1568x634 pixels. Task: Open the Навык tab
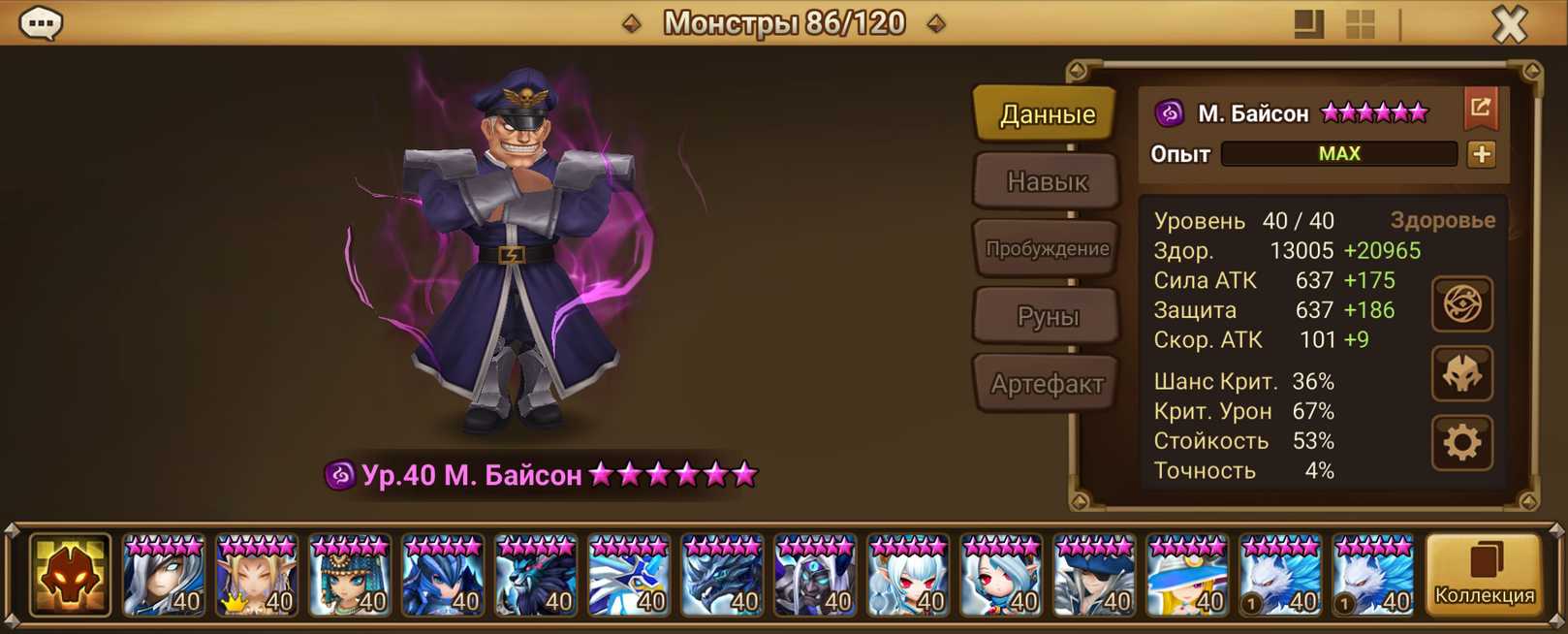[1047, 181]
